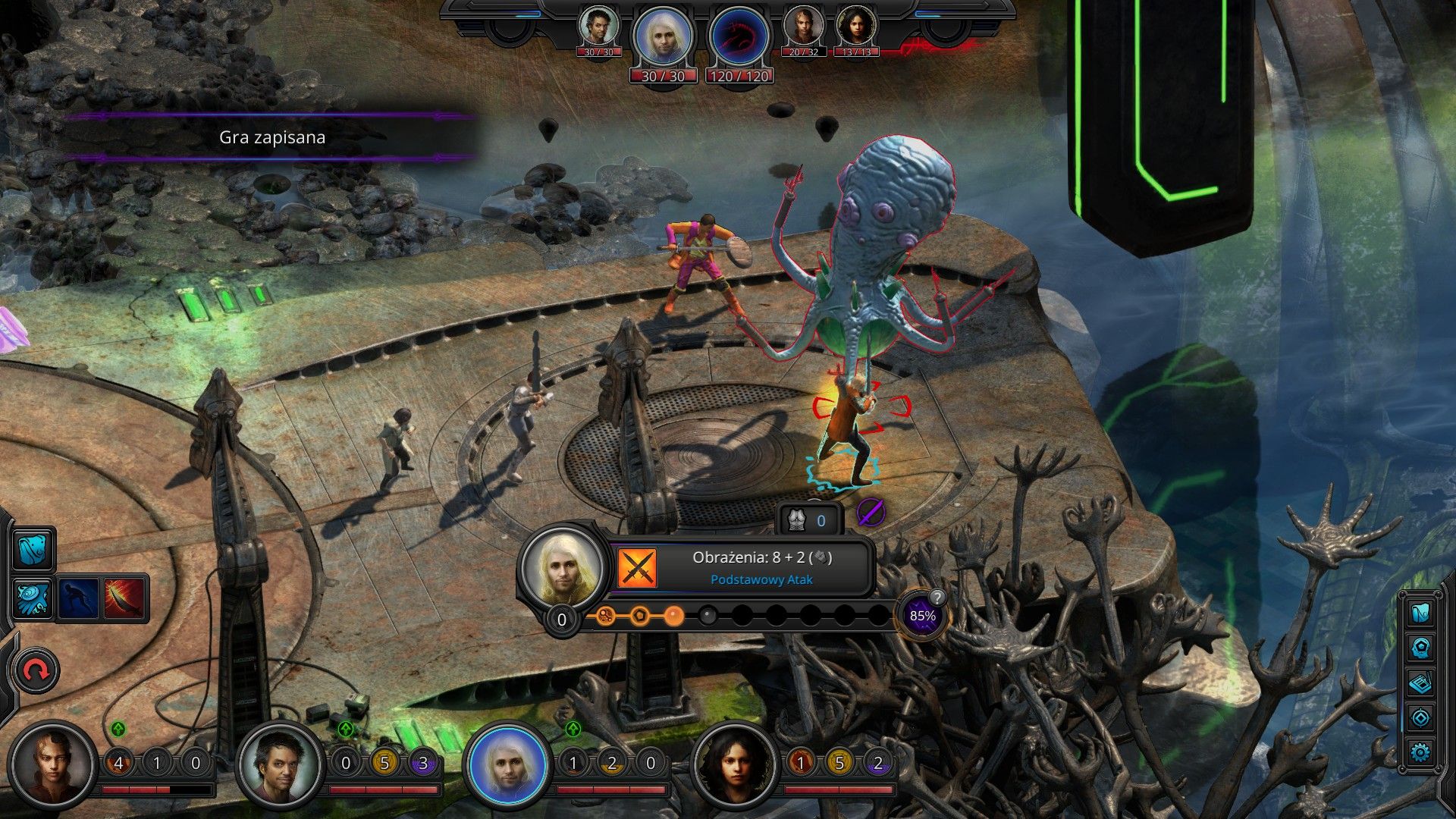Open the inventory bag icon above abilities
The height and width of the screenshot is (819, 1456).
33,548
